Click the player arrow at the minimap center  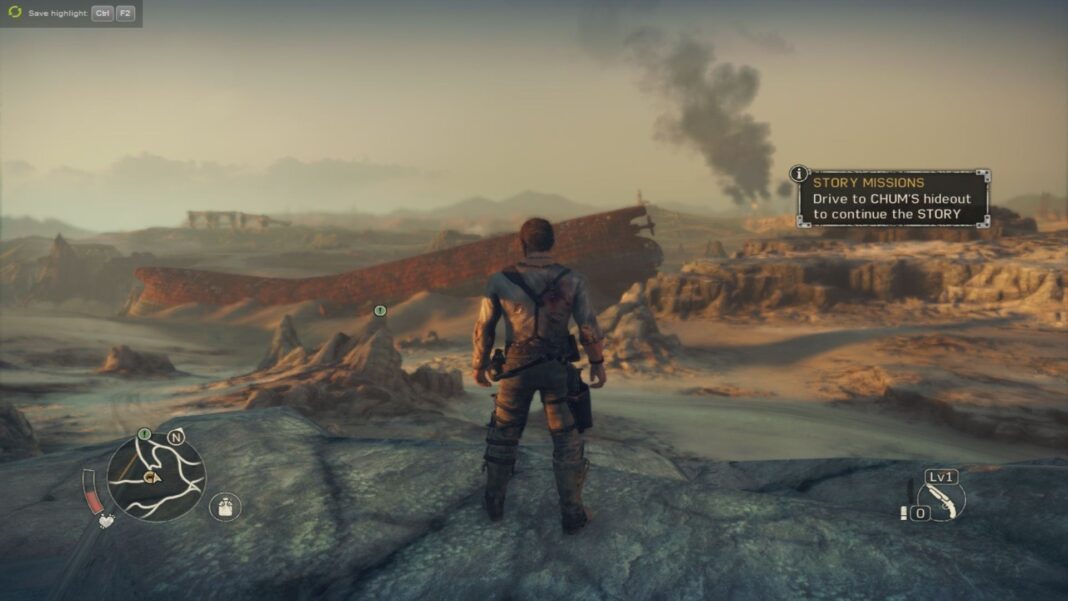pos(152,478)
